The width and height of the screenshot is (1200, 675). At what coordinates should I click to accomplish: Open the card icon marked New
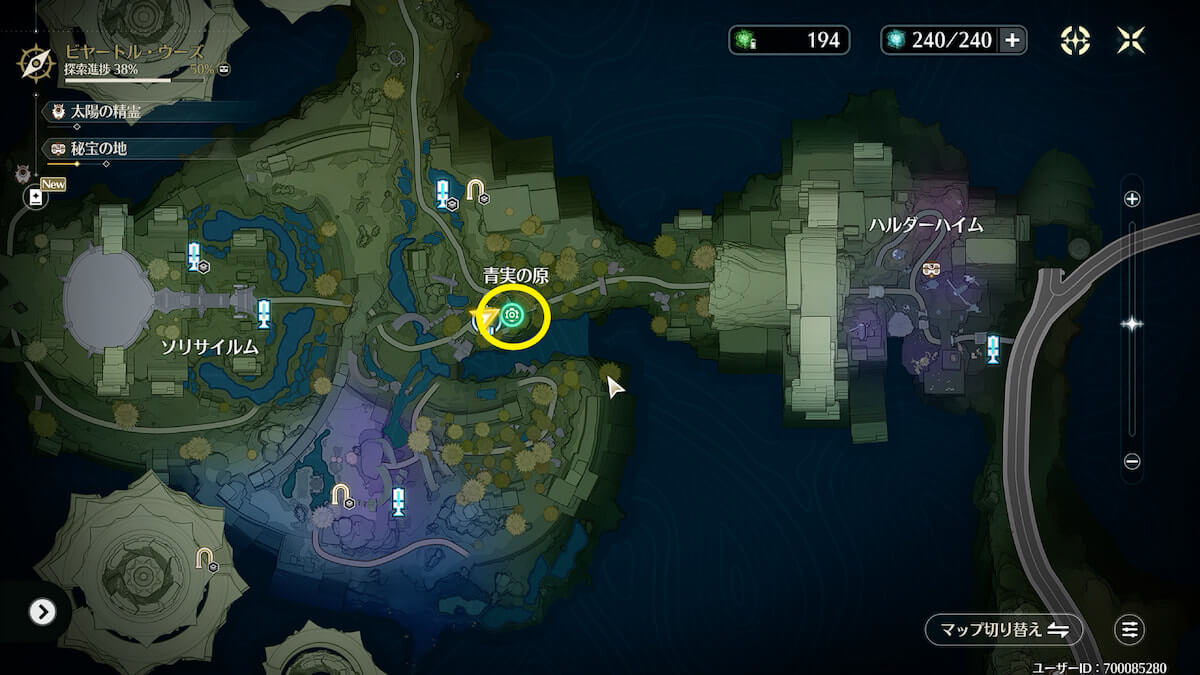[37, 197]
